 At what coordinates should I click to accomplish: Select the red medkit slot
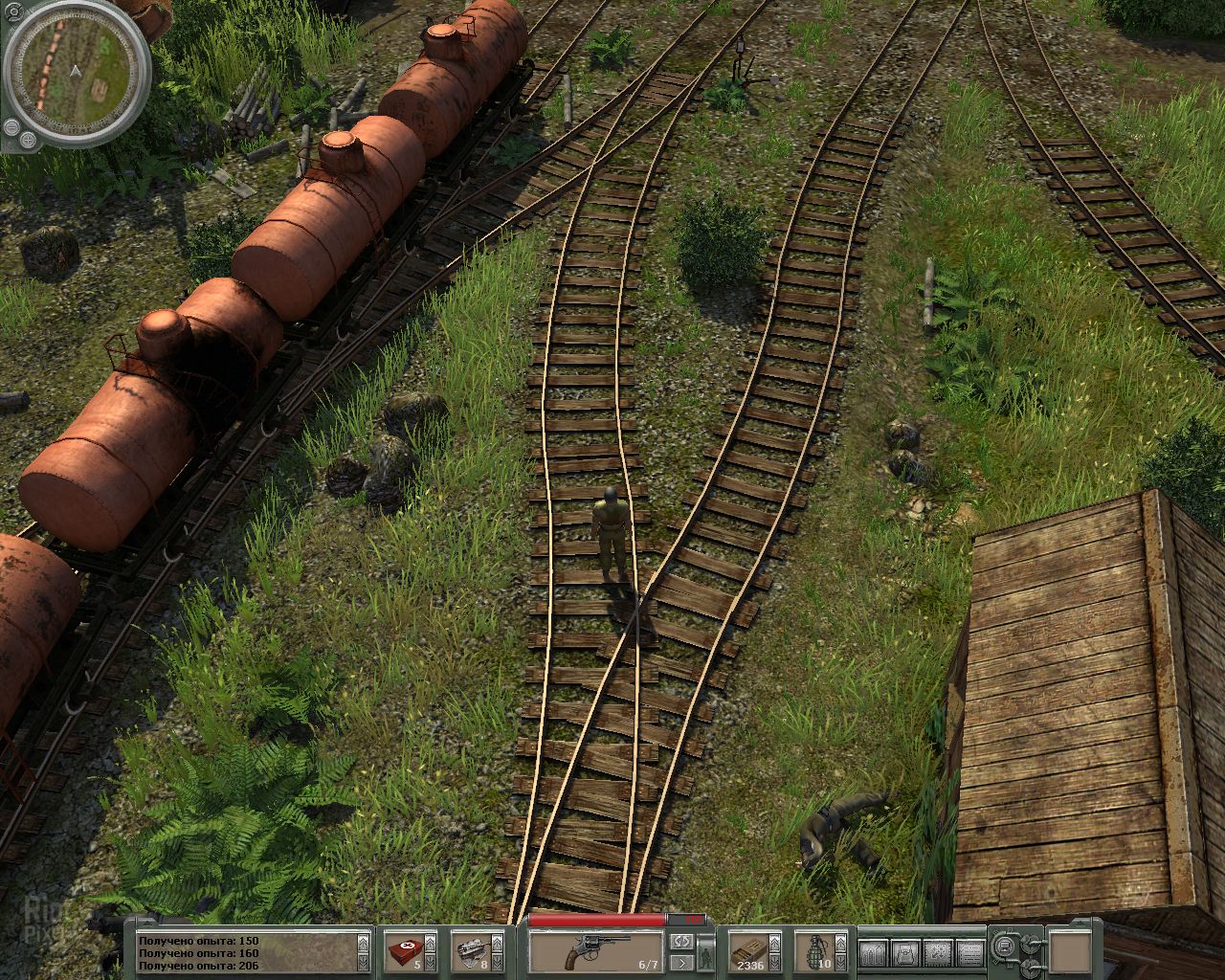click(409, 952)
